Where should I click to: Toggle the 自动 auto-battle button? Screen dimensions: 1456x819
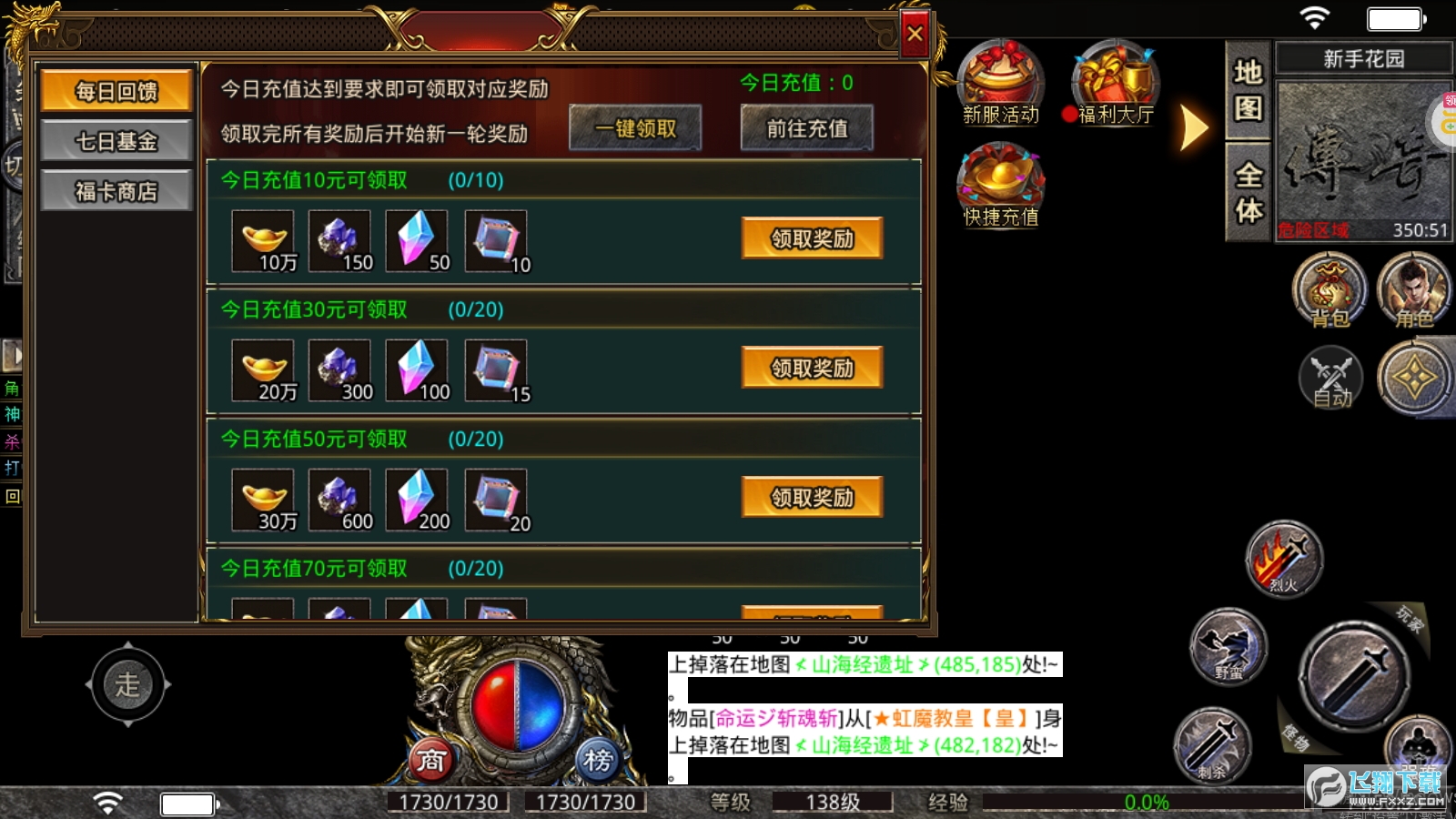point(1329,378)
